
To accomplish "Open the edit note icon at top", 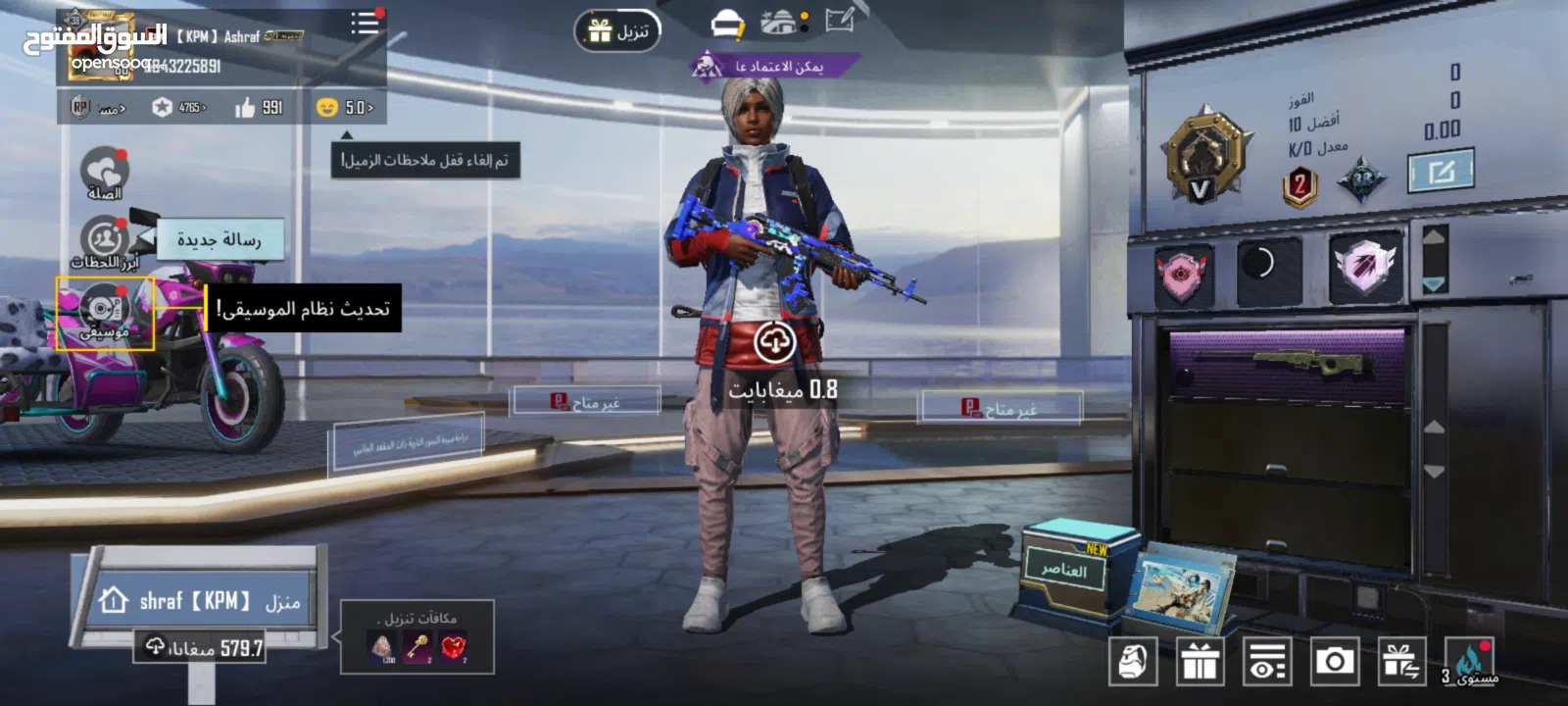I will click(840, 20).
